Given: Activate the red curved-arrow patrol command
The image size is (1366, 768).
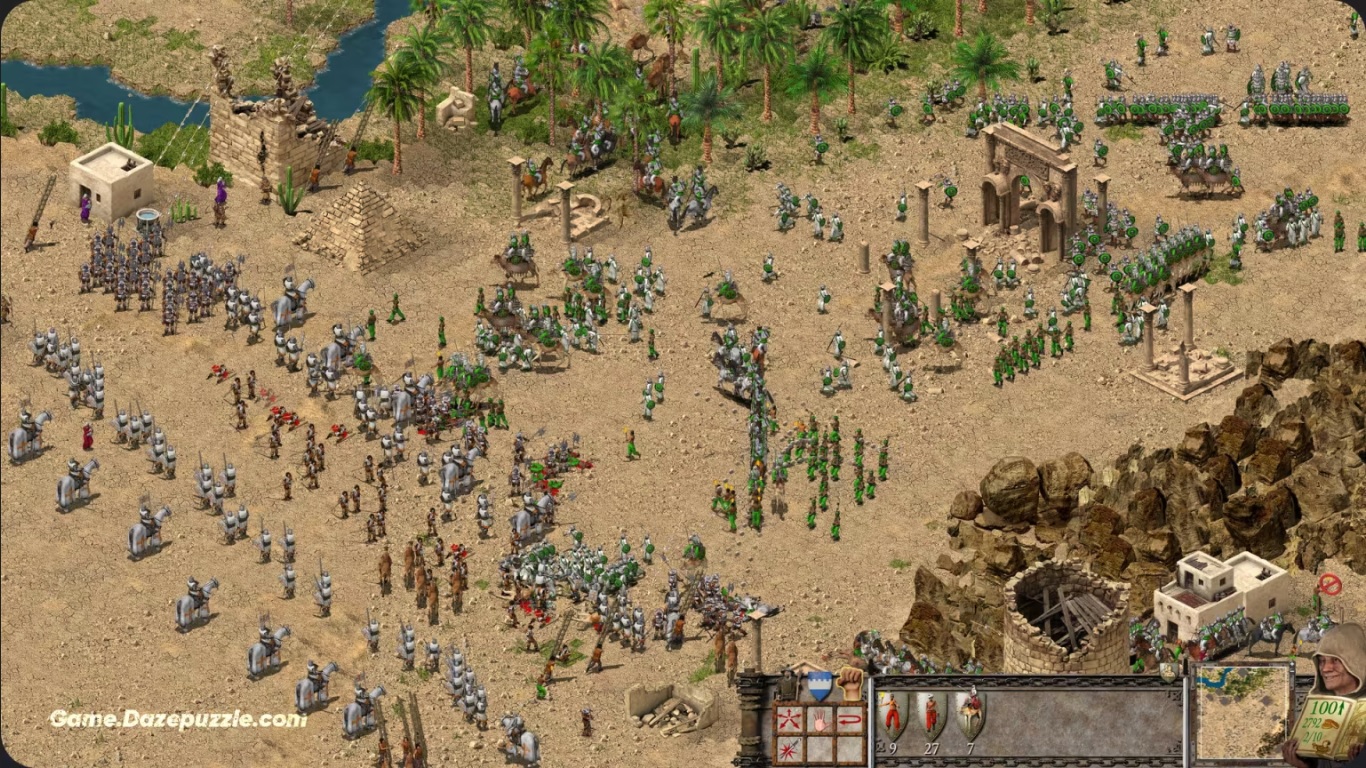Looking at the screenshot, I should coord(849,719).
